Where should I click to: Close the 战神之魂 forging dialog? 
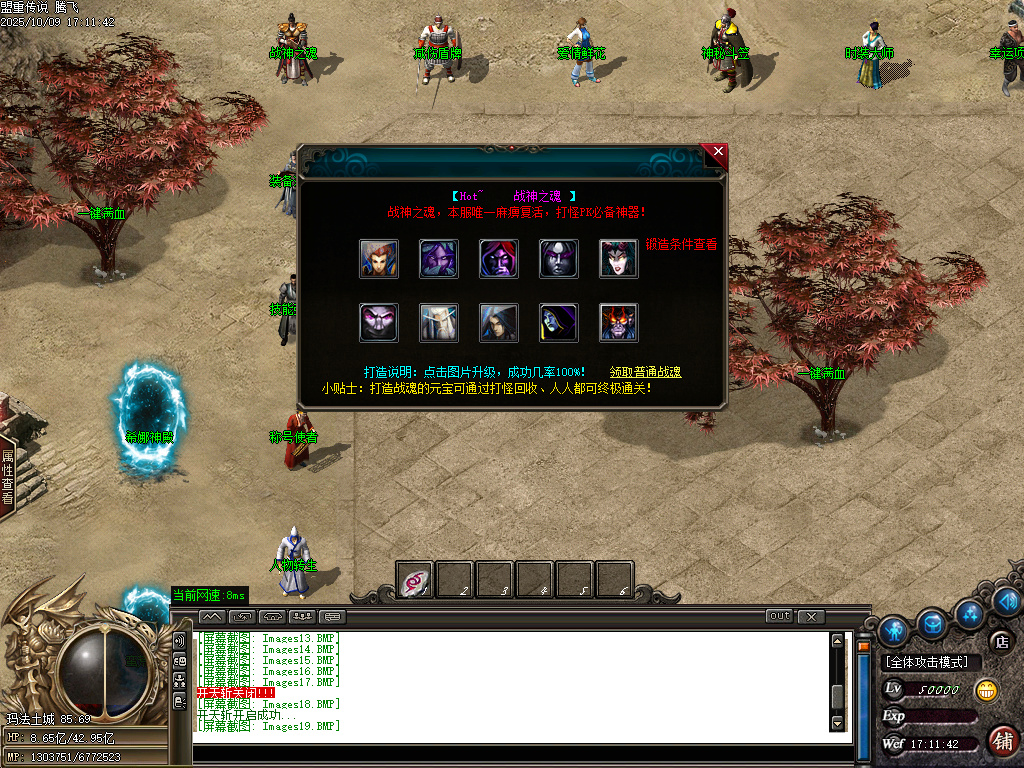coord(716,153)
